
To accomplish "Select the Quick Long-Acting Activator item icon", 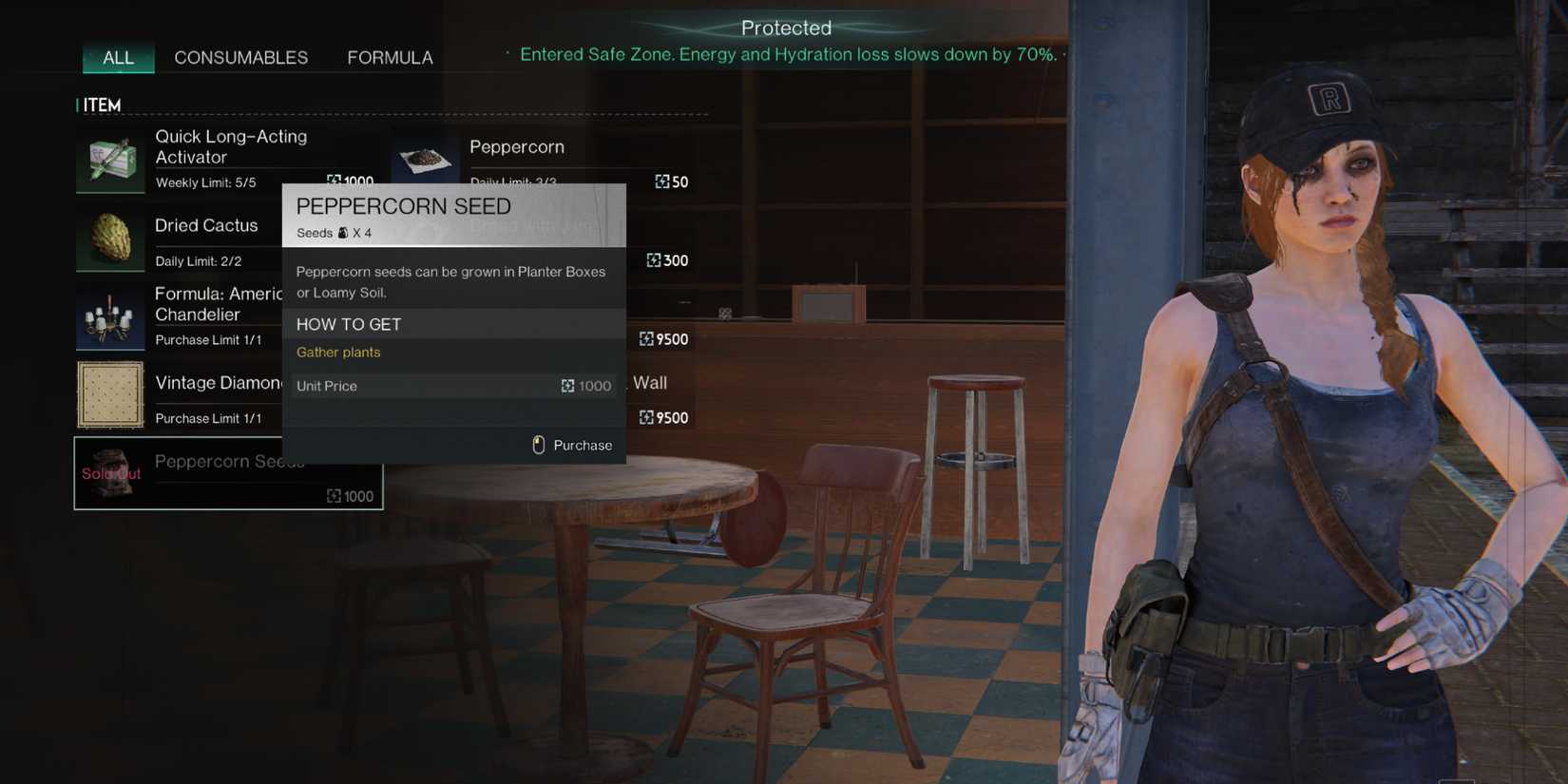I will pos(109,160).
